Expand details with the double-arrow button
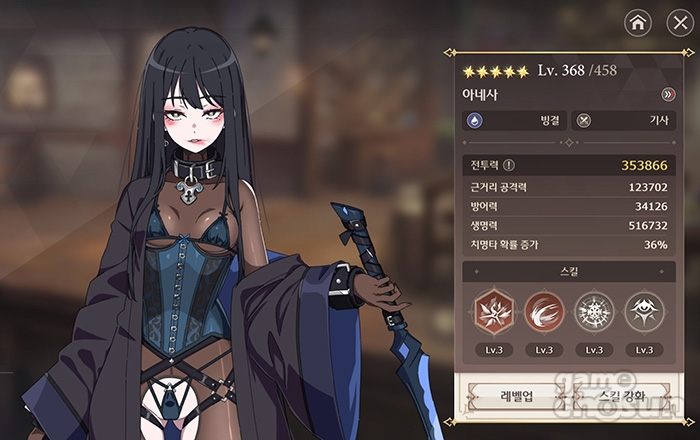Image resolution: width=700 pixels, height=440 pixels. tap(668, 95)
